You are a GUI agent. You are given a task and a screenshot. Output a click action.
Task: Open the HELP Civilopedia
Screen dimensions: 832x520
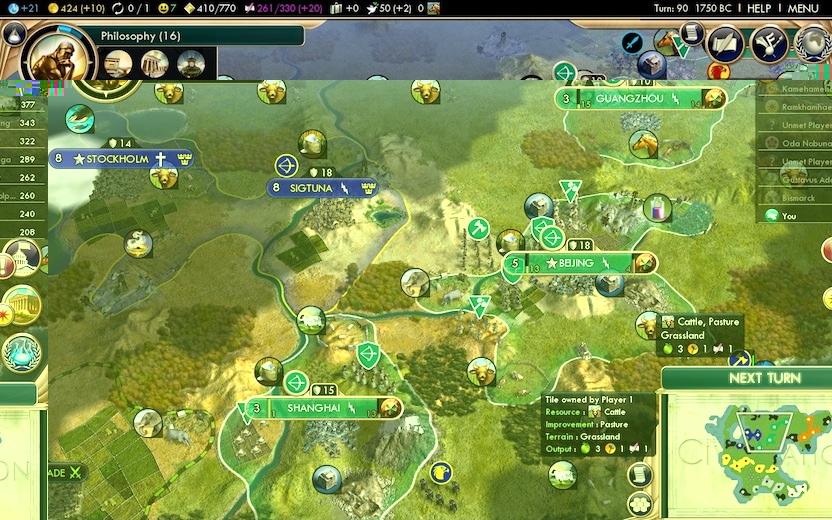click(759, 8)
